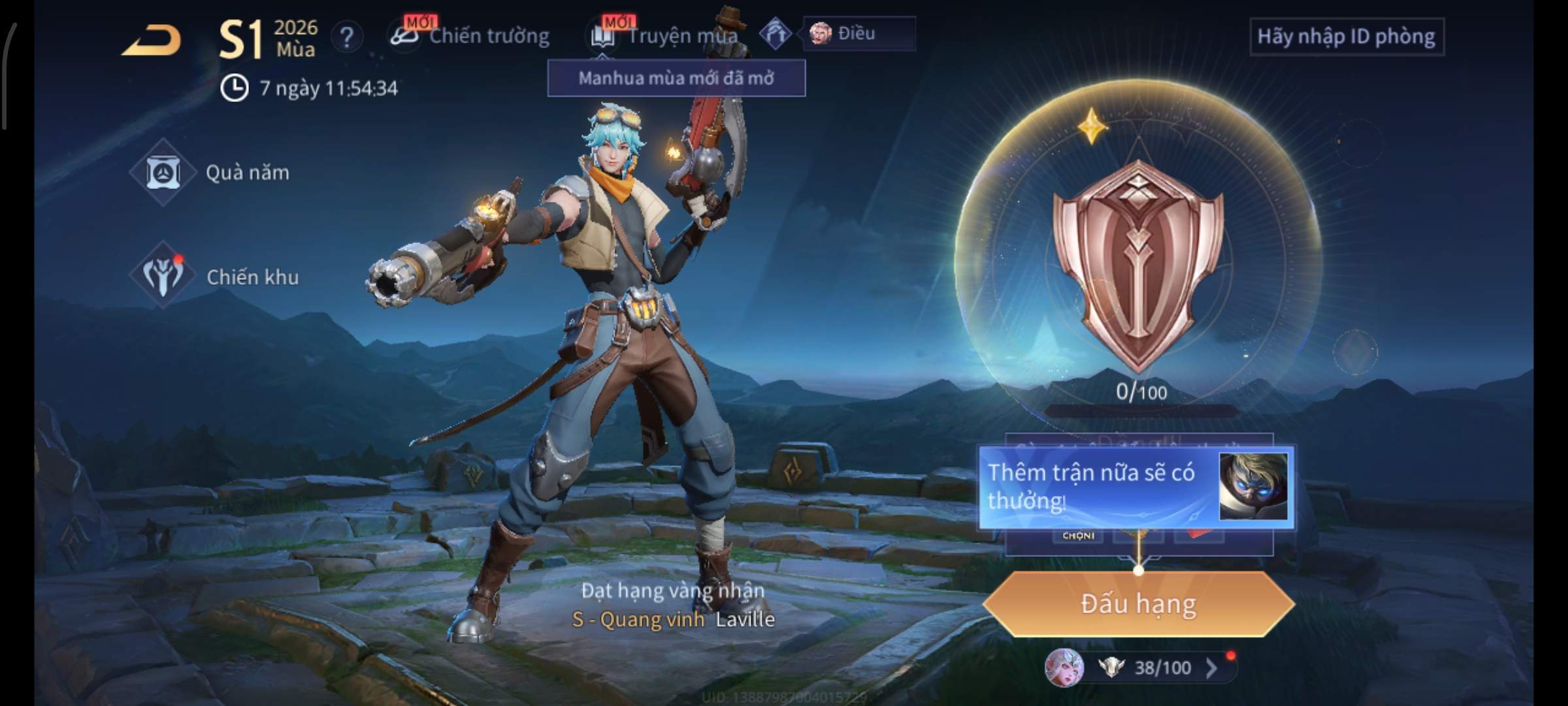The width and height of the screenshot is (1568, 706).
Task: Open the 38/100 progress tracker
Action: click(x=1150, y=667)
